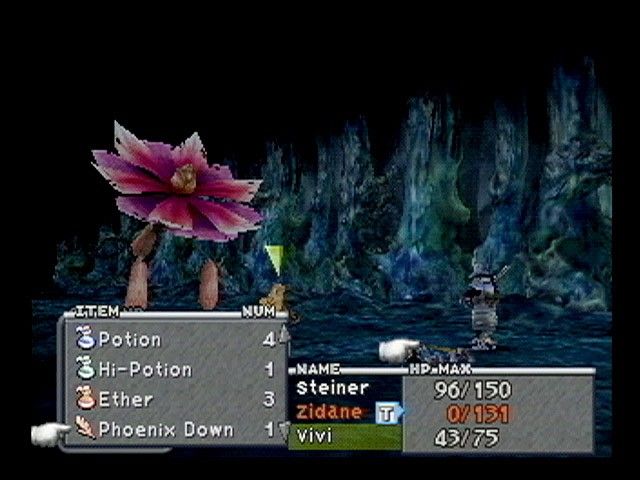Pick Ether in the item menu
This screenshot has height=480, width=640.
(126, 400)
